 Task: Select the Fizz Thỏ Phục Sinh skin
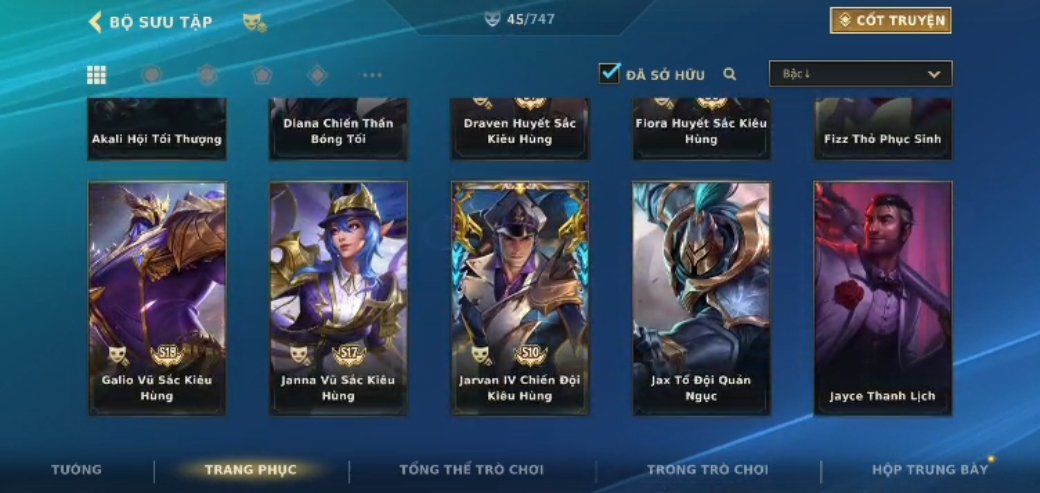[882, 130]
